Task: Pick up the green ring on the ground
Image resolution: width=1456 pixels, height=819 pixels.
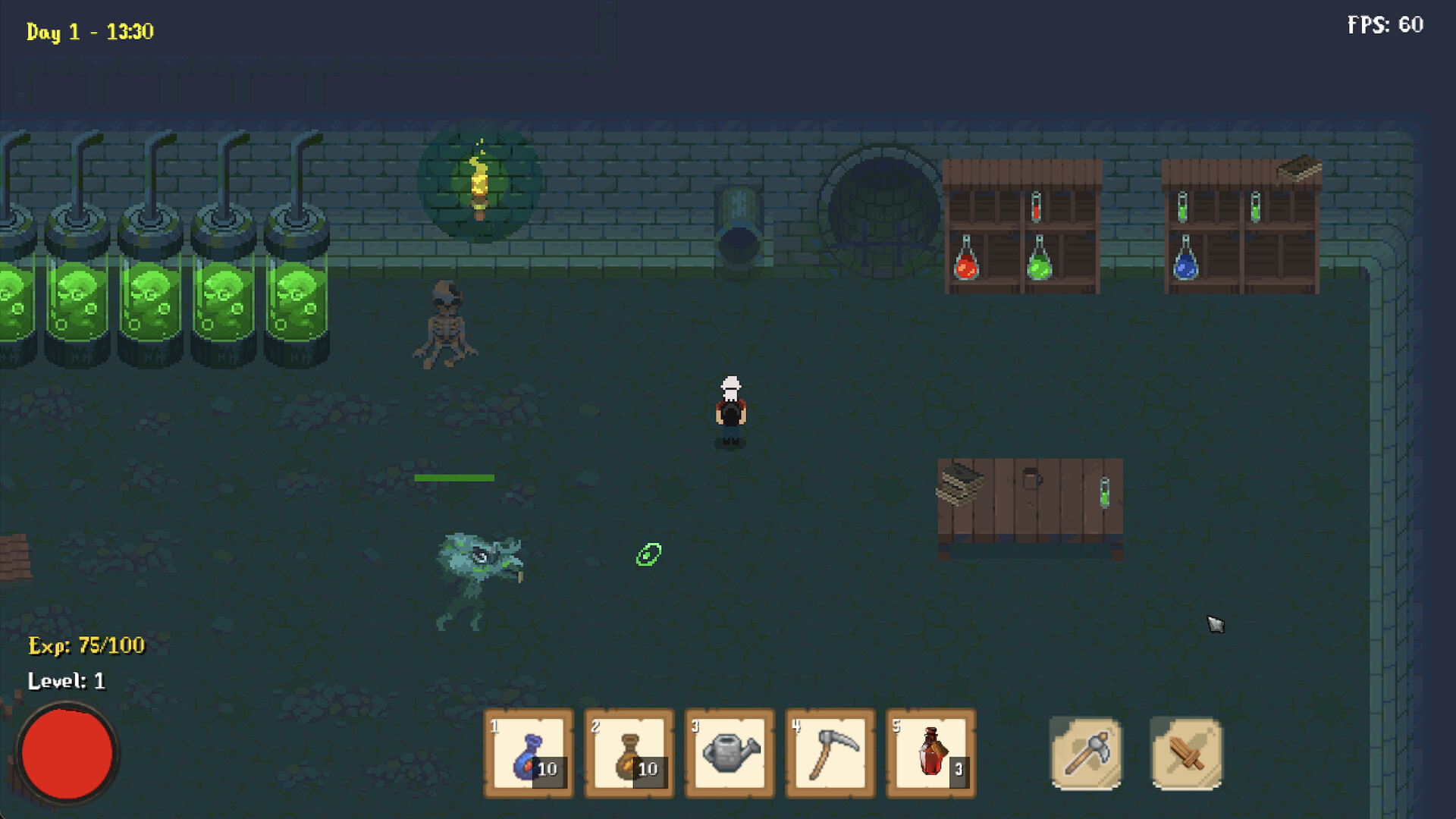Action: click(x=650, y=554)
